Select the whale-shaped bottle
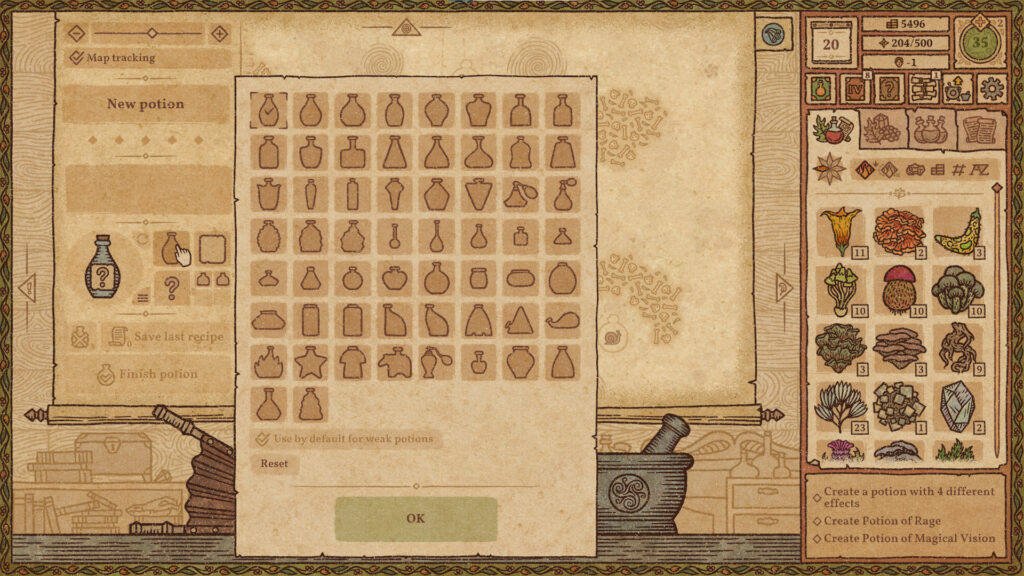Viewport: 1024px width, 576px height. pos(563,320)
